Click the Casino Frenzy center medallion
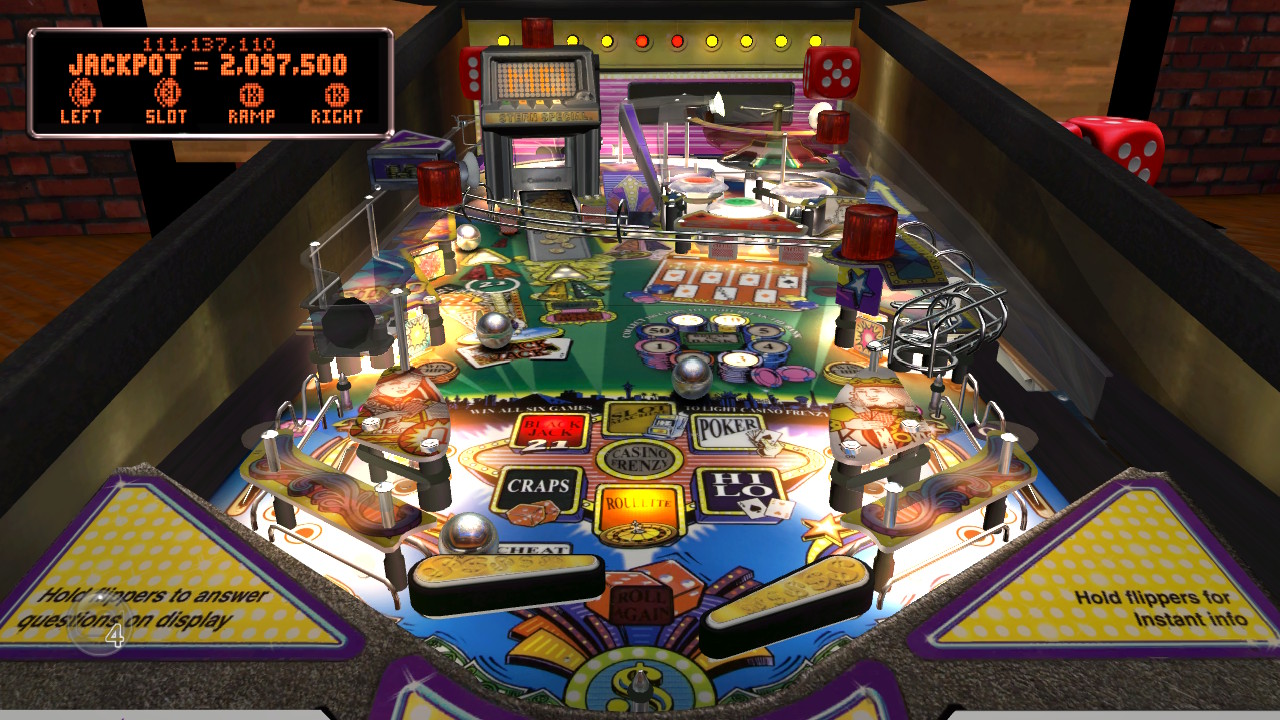Viewport: 1280px width, 720px height. 641,457
